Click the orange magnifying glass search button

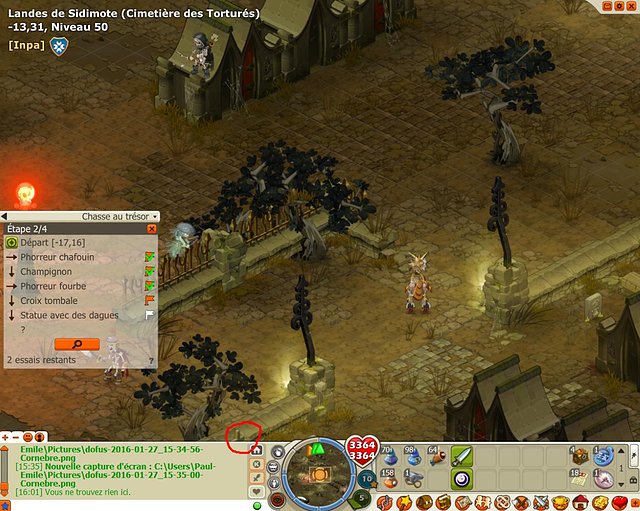click(77, 344)
